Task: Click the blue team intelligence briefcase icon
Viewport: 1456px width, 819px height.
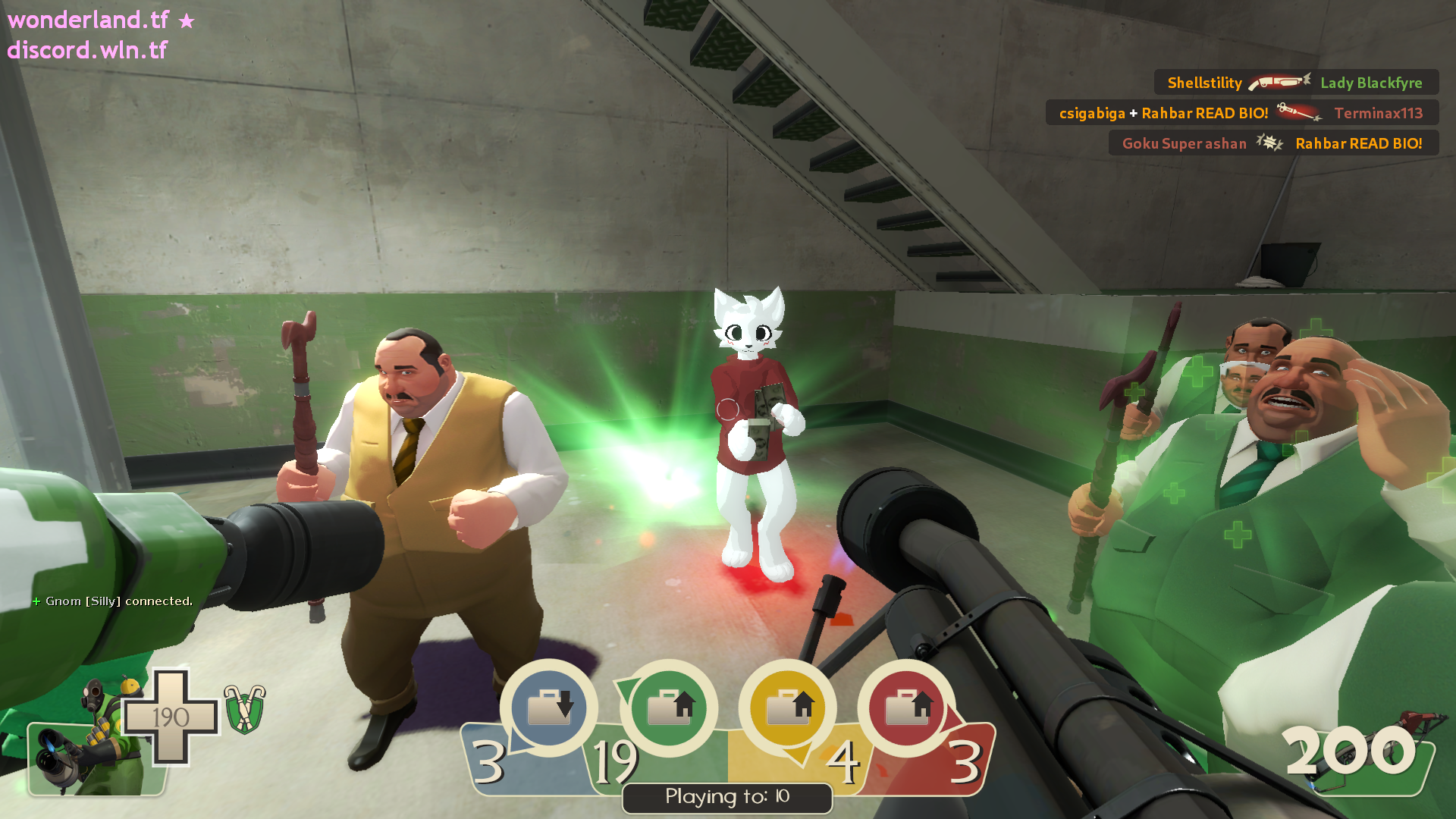Action: [x=549, y=708]
